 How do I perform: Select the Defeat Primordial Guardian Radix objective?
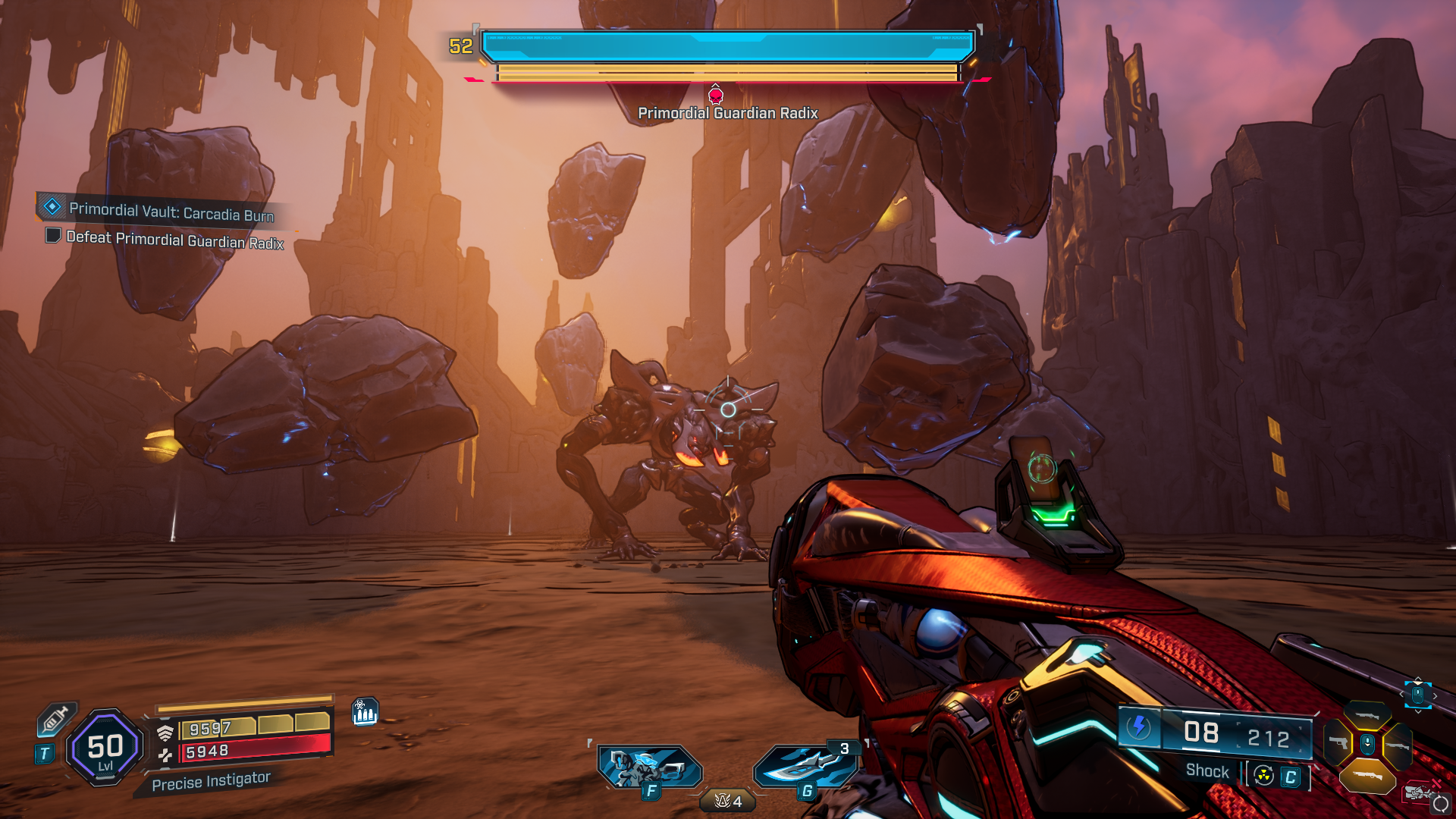174,240
